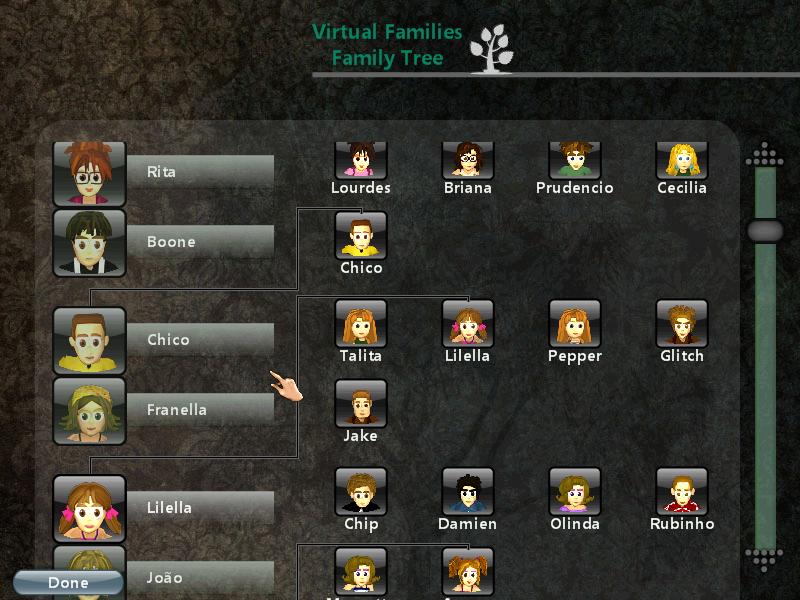Select Lourdes' portrait
Image resolution: width=800 pixels, height=600 pixels.
(x=361, y=160)
